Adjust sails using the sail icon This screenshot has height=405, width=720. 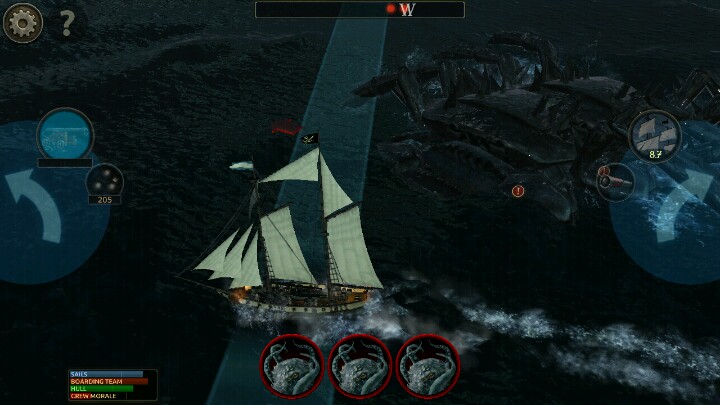(x=655, y=134)
